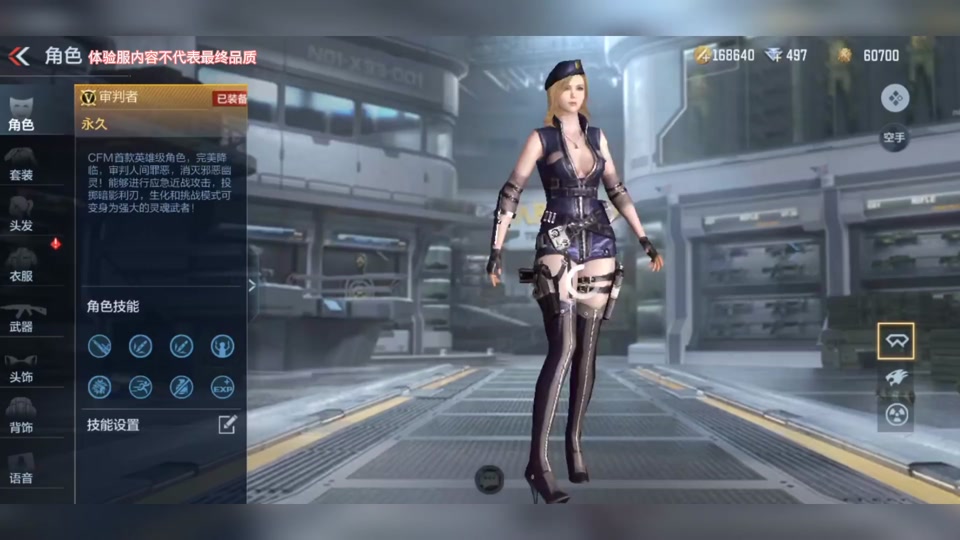Click the 空手 (Unarmed) button
The width and height of the screenshot is (960, 540).
tap(894, 135)
